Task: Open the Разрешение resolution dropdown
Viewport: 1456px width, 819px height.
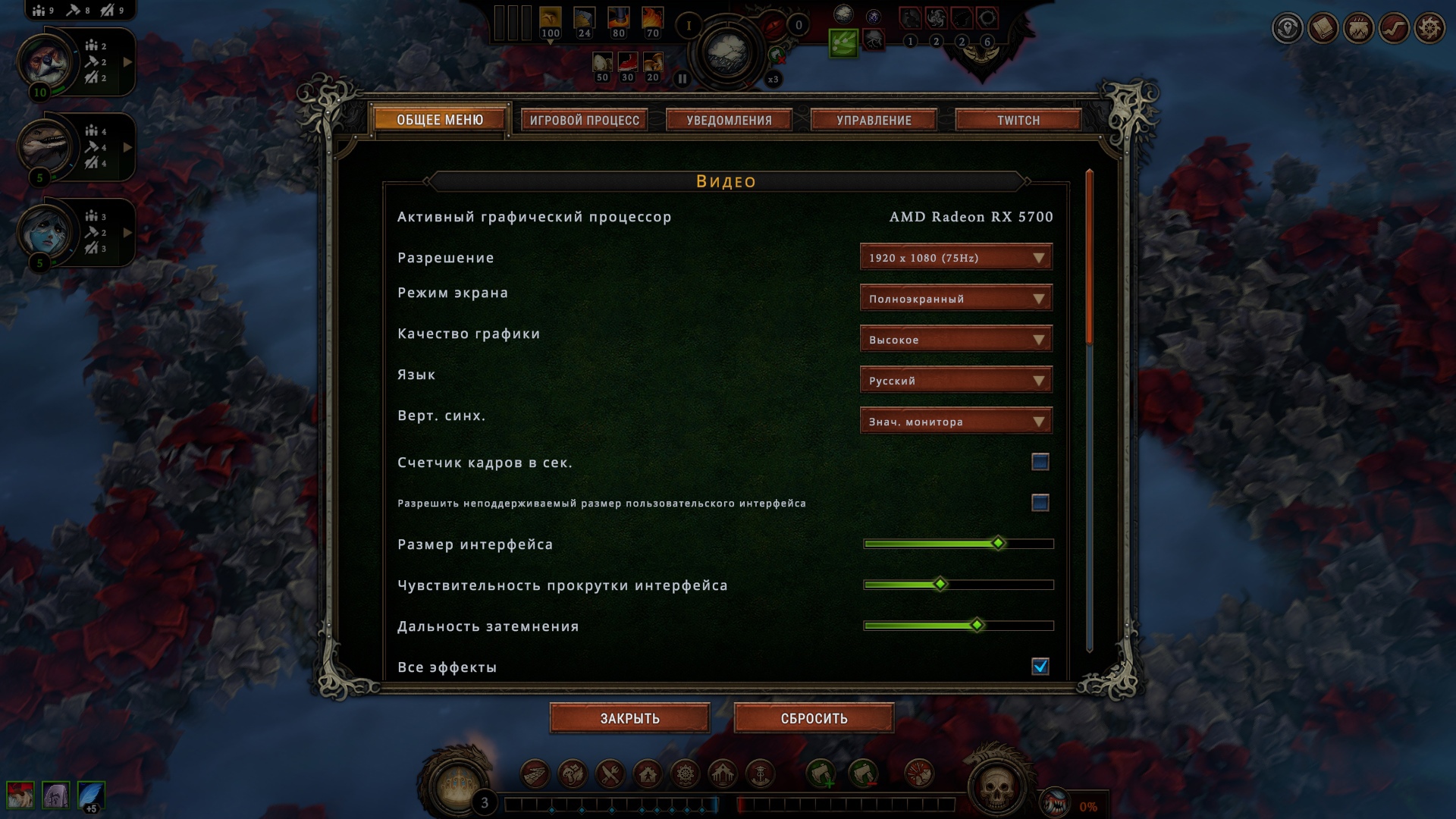Action: (955, 258)
